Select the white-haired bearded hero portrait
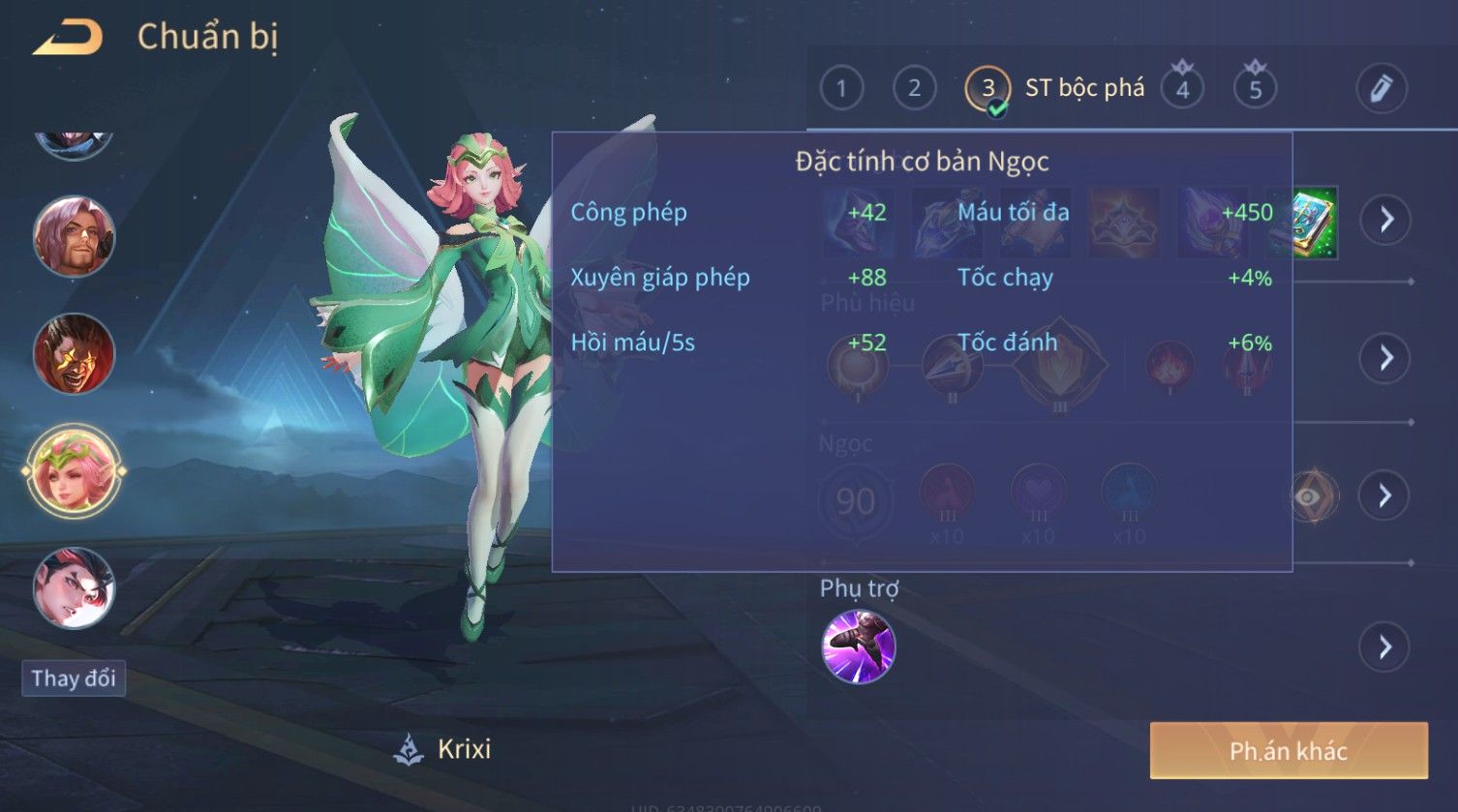Screen dimensions: 1458x812 coord(74,236)
